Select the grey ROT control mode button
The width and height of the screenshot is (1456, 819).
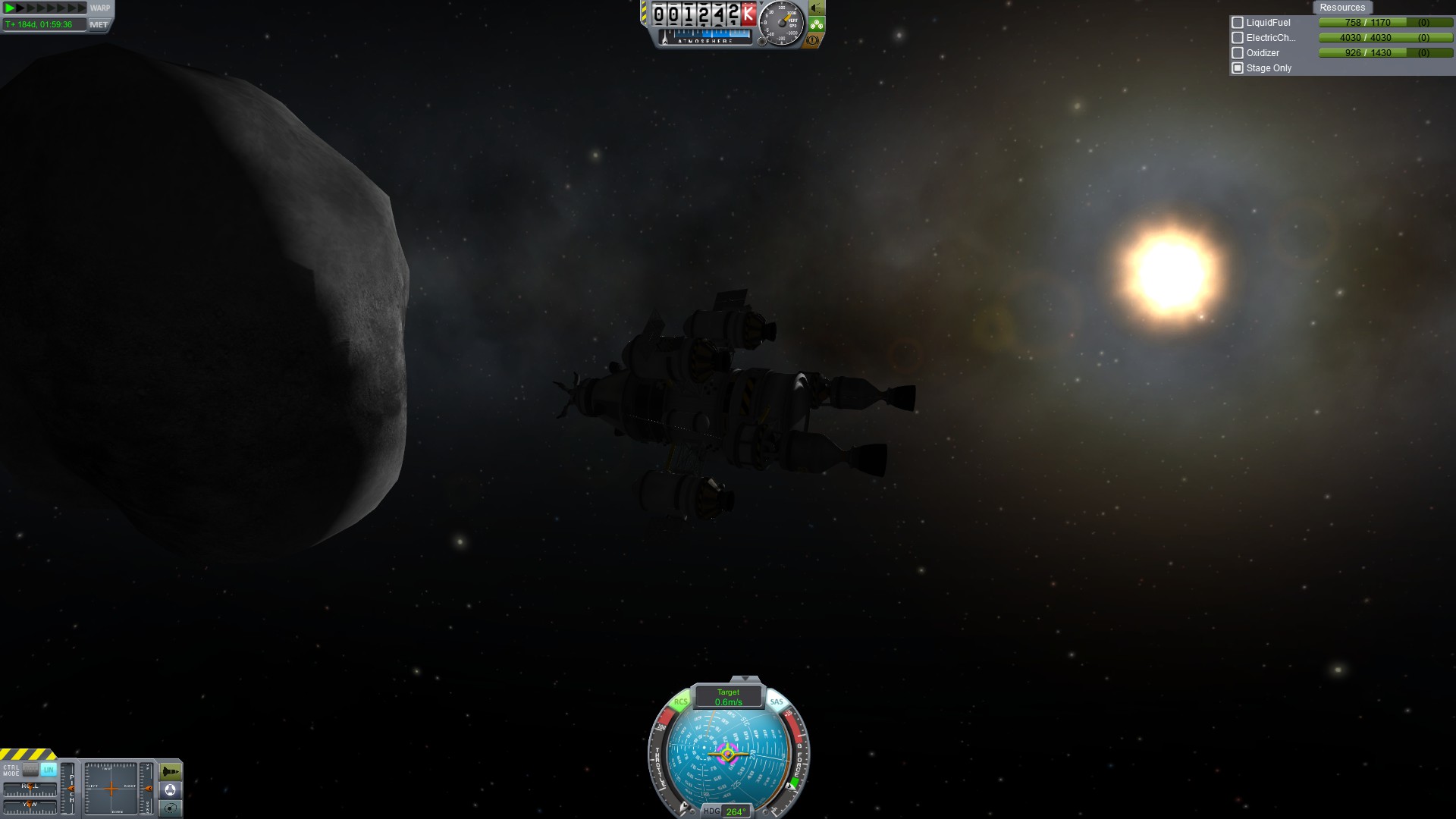30,770
